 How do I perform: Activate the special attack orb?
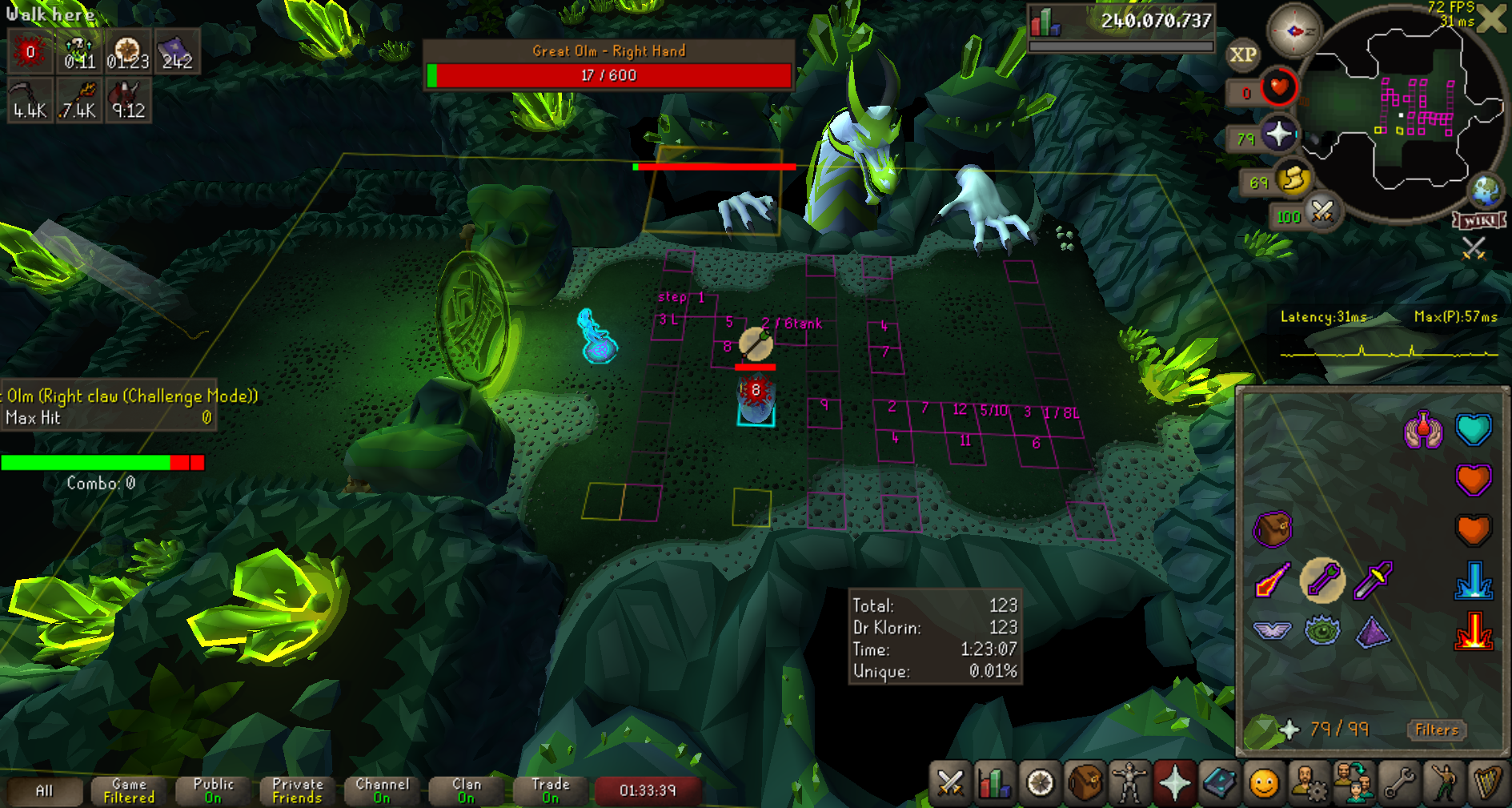1321,213
